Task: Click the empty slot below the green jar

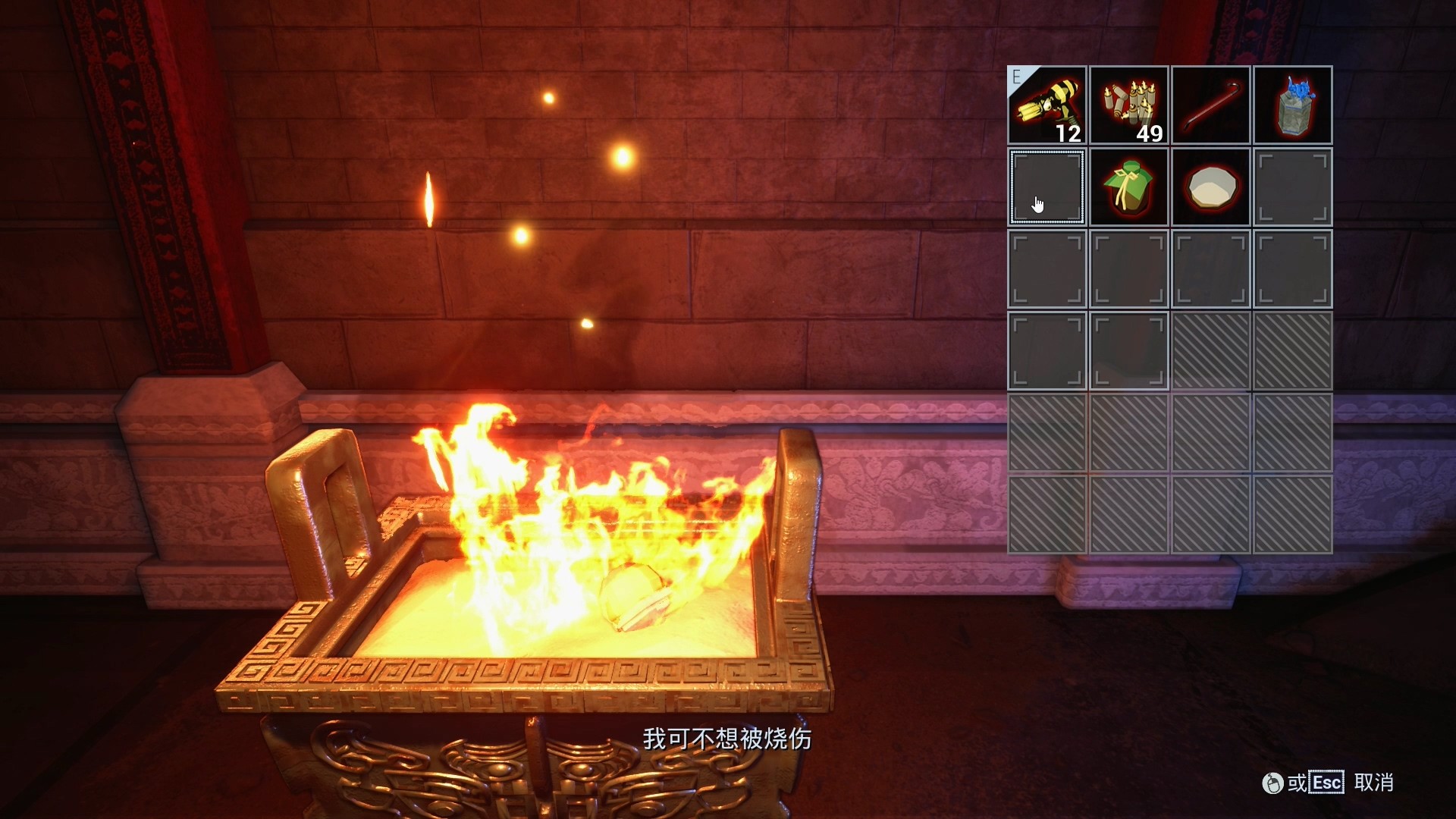Action: click(1128, 269)
